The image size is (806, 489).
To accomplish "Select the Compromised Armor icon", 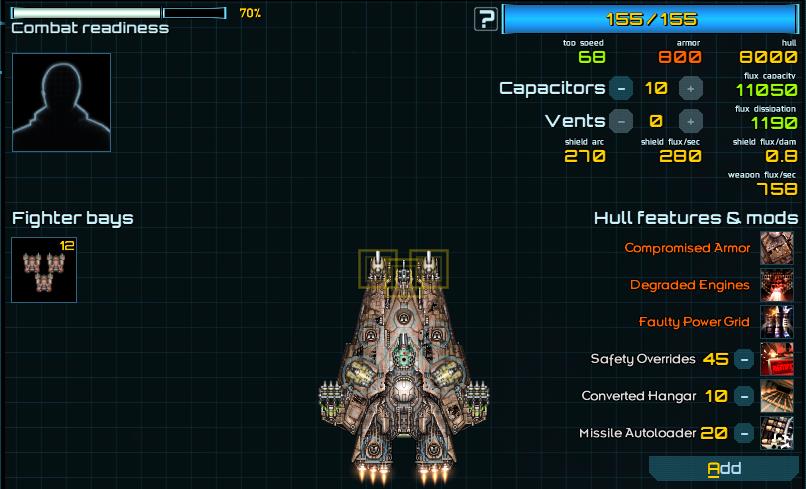I will click(x=777, y=248).
